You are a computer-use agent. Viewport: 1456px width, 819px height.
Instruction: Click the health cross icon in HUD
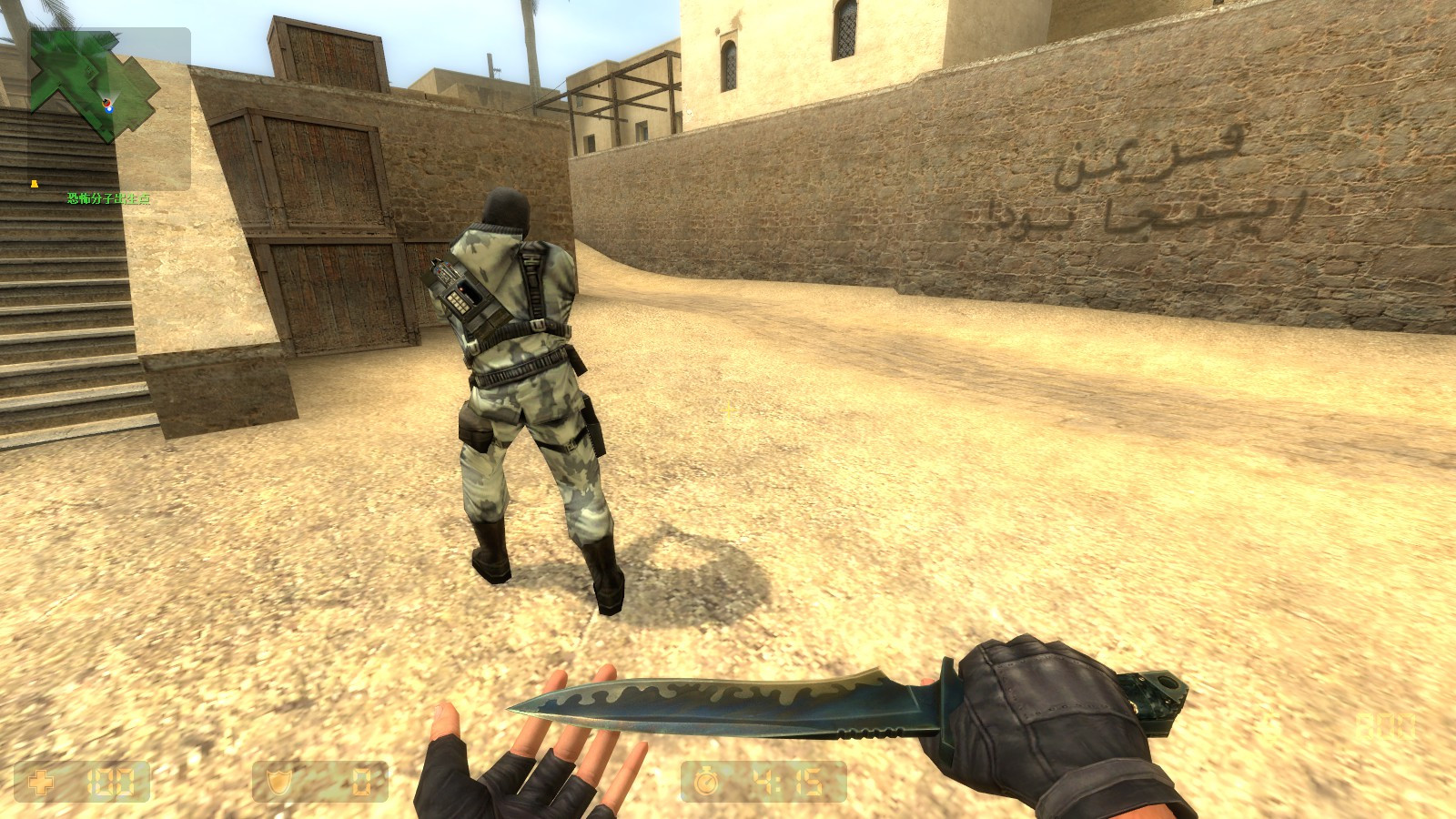[x=41, y=780]
